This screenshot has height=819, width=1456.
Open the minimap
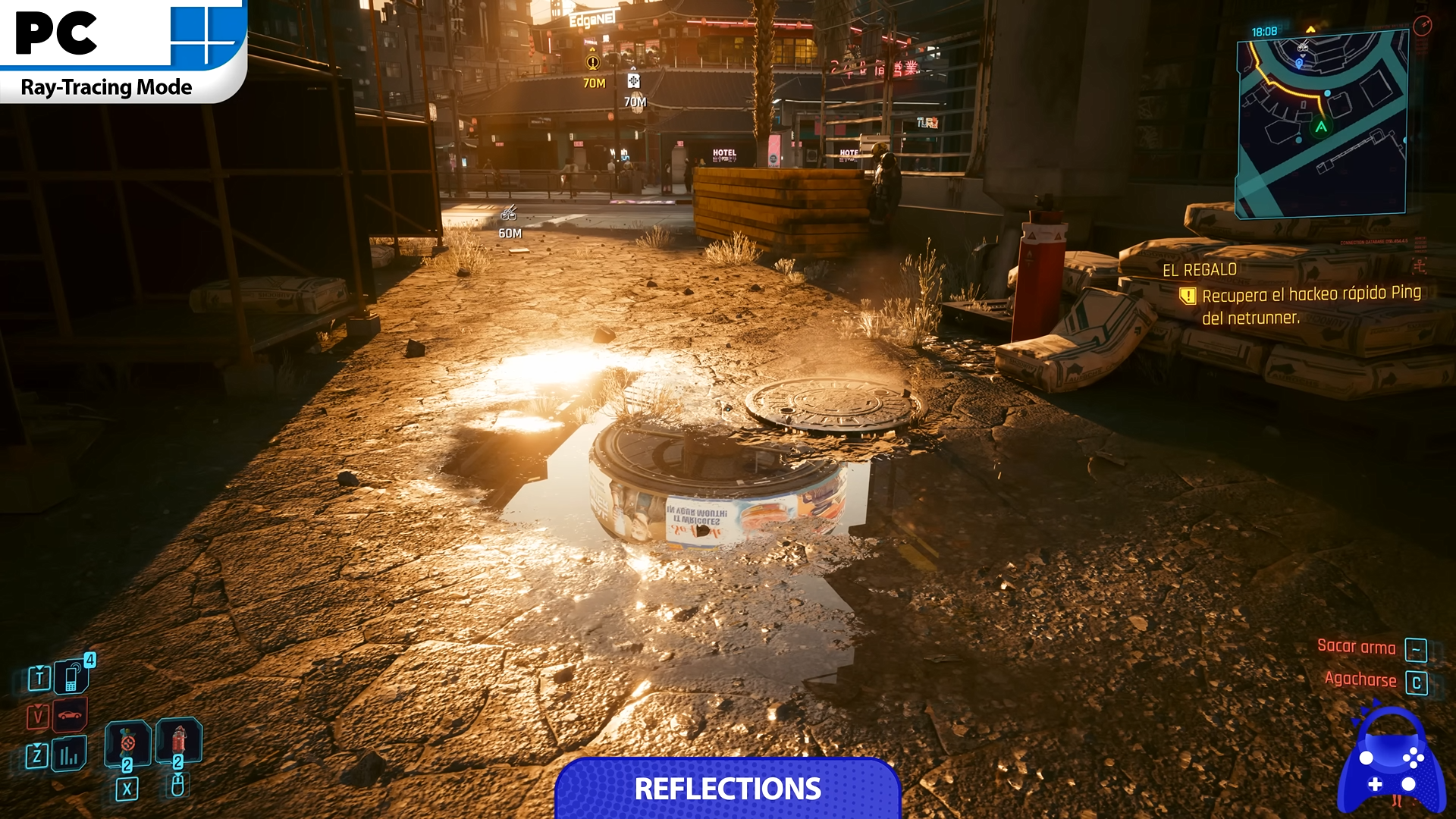click(1322, 126)
